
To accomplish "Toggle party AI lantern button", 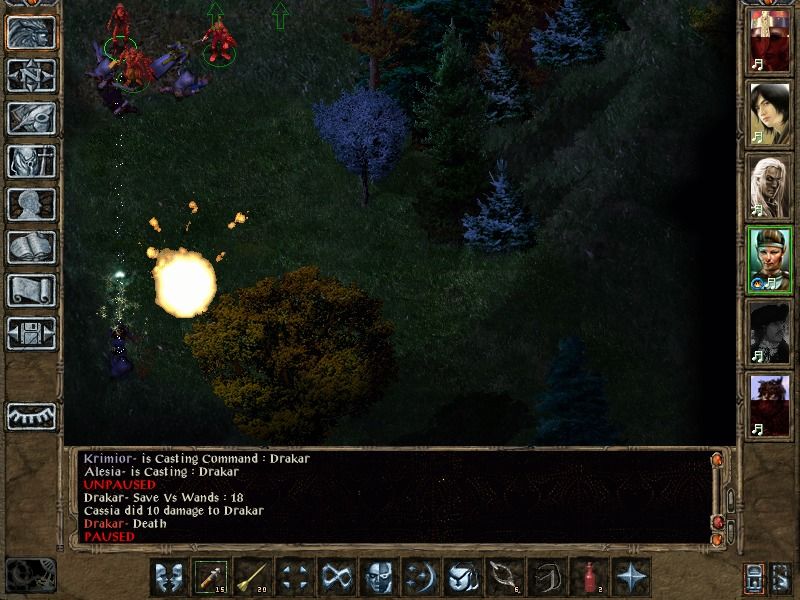I will tap(752, 578).
